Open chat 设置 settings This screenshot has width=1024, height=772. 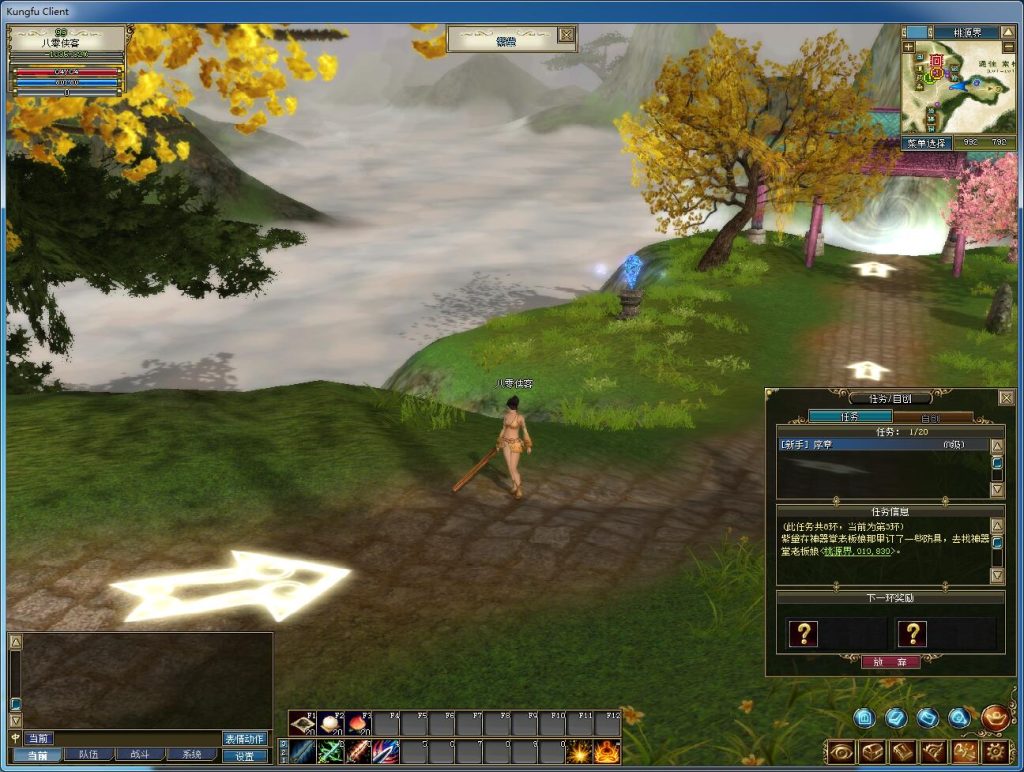point(245,755)
